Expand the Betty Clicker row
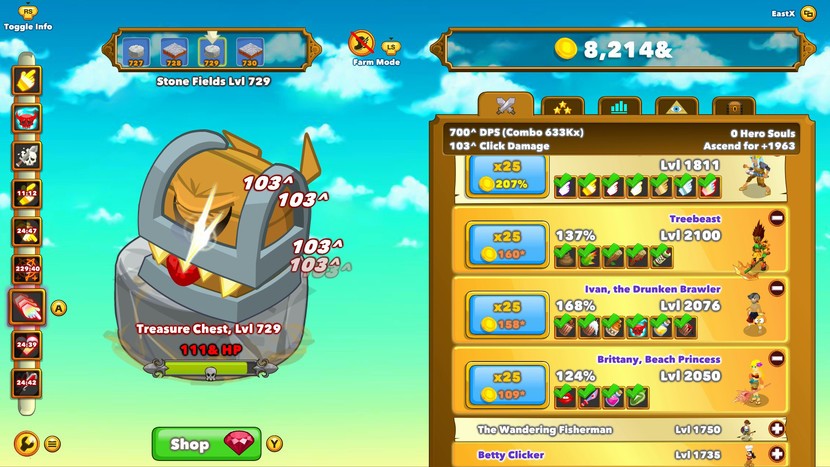 click(x=777, y=455)
